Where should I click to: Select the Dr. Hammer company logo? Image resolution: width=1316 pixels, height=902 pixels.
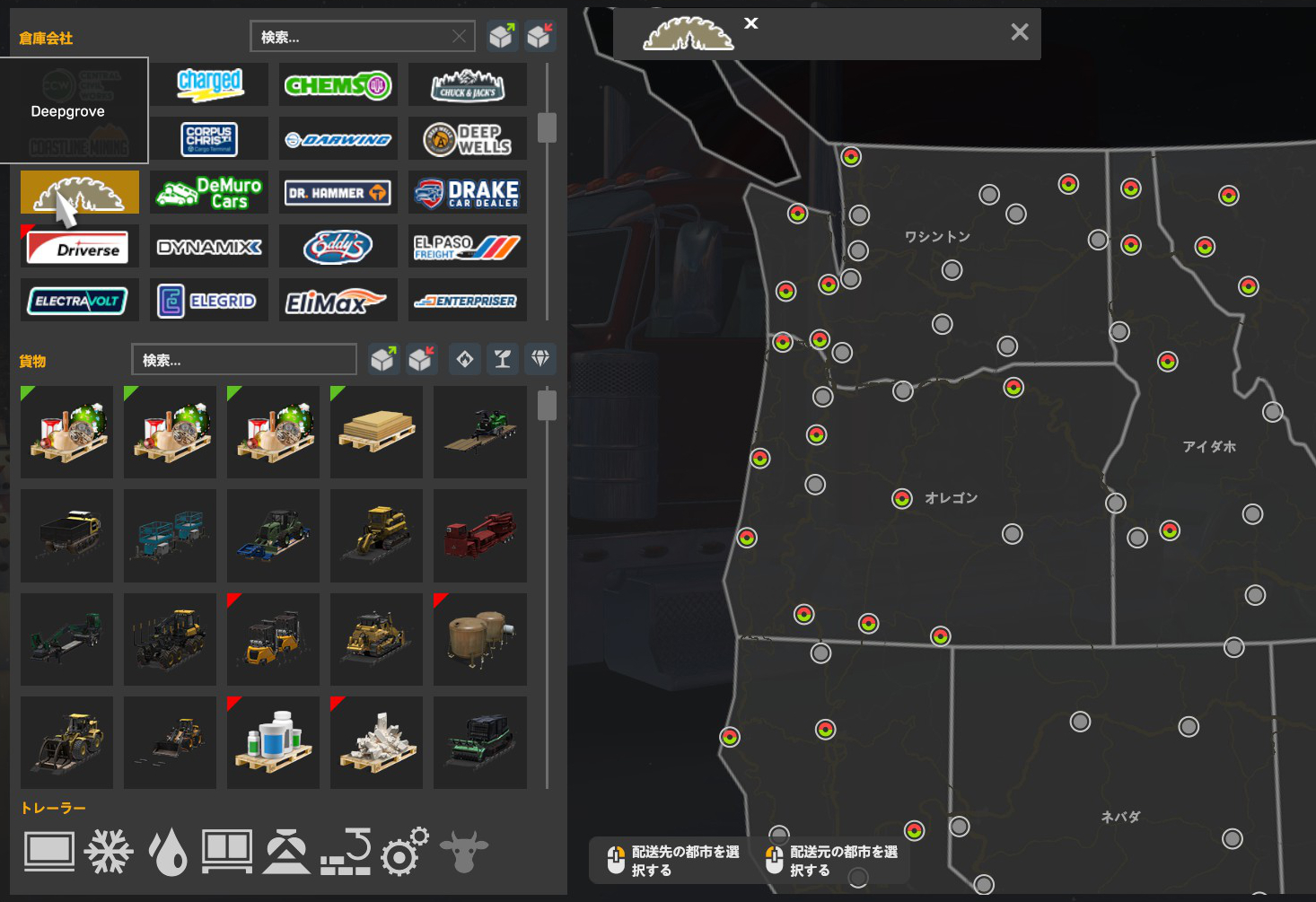[x=338, y=192]
